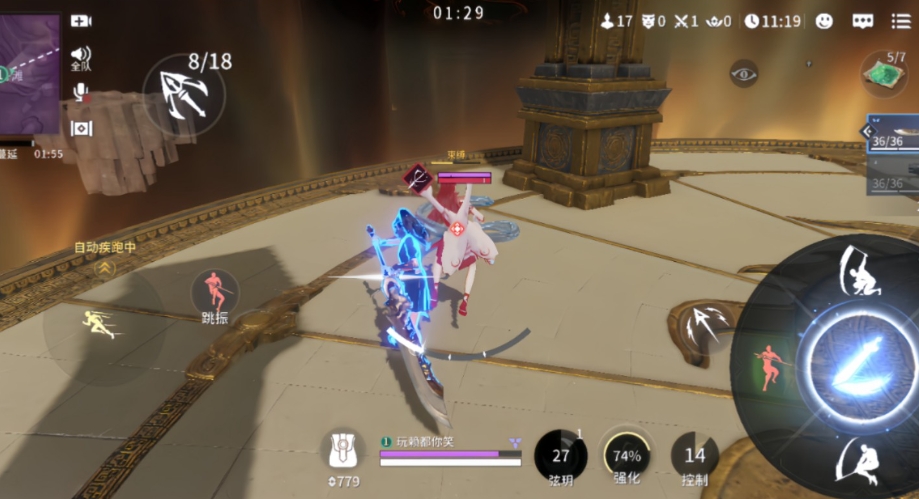Expand the weapon panel arrow
Screen dimensions: 919x499
click(869, 131)
